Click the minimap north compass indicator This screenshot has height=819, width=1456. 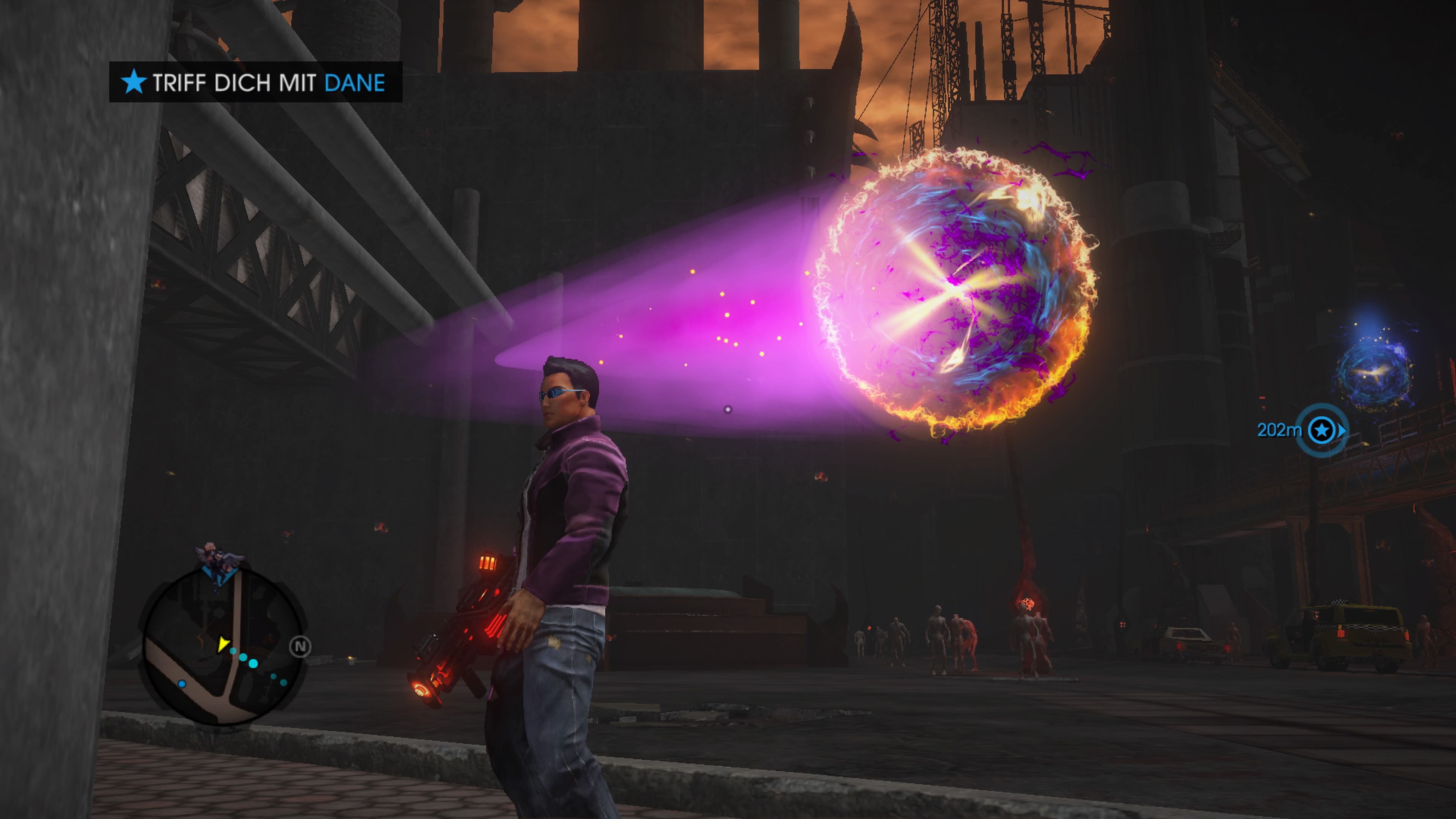coord(300,646)
